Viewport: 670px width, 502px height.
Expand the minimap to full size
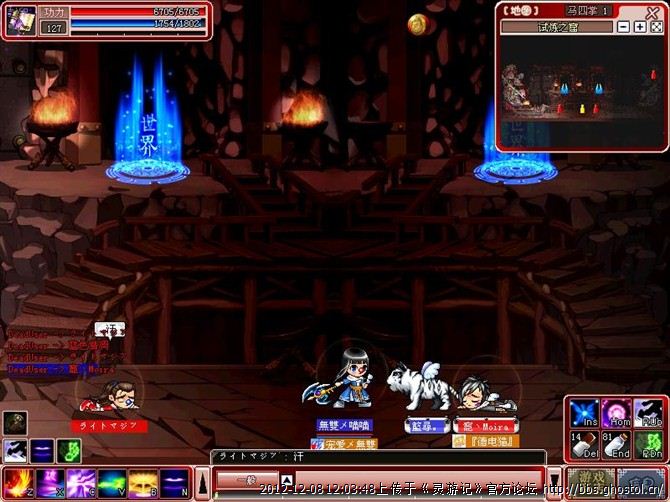[x=655, y=27]
